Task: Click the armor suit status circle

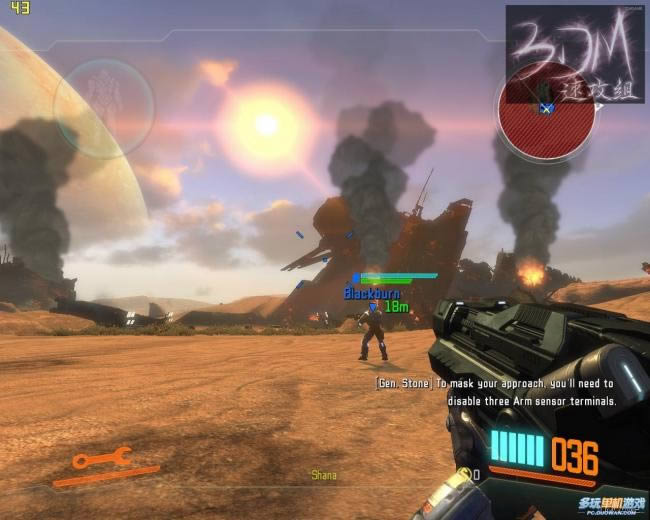Action: pyautogui.click(x=103, y=106)
